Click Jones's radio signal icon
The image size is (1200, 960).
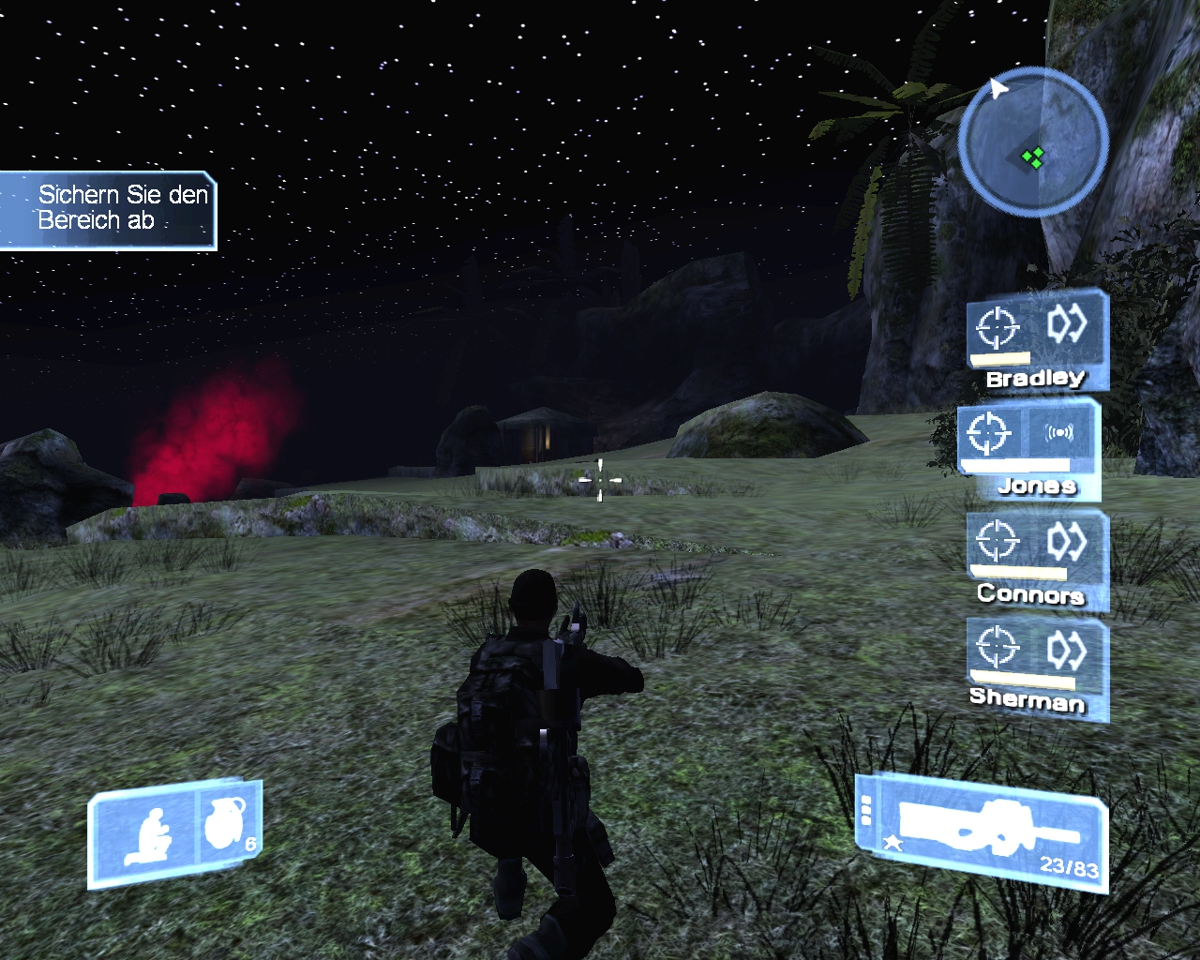[1059, 433]
